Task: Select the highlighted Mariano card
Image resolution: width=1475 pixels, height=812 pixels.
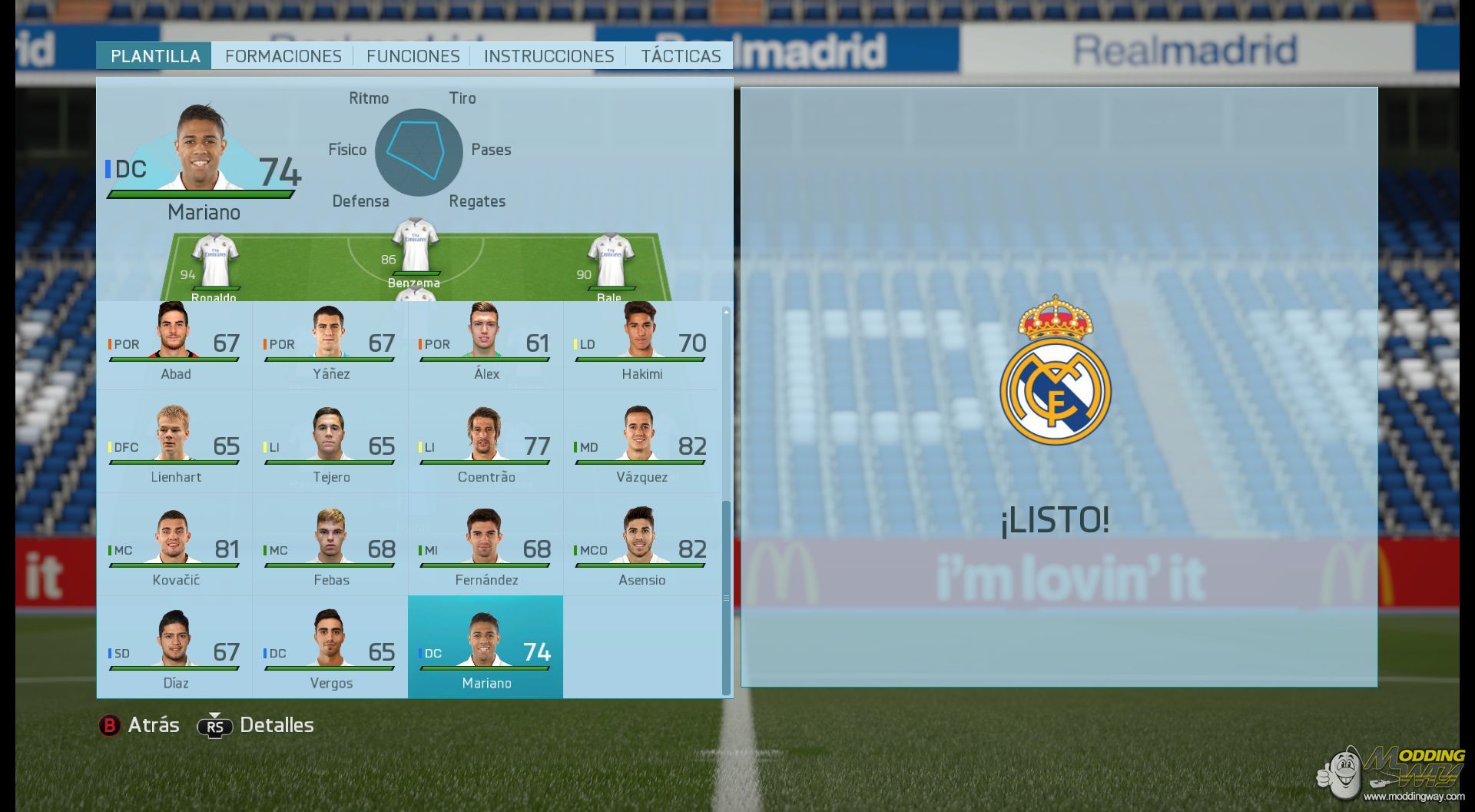Action: [486, 648]
